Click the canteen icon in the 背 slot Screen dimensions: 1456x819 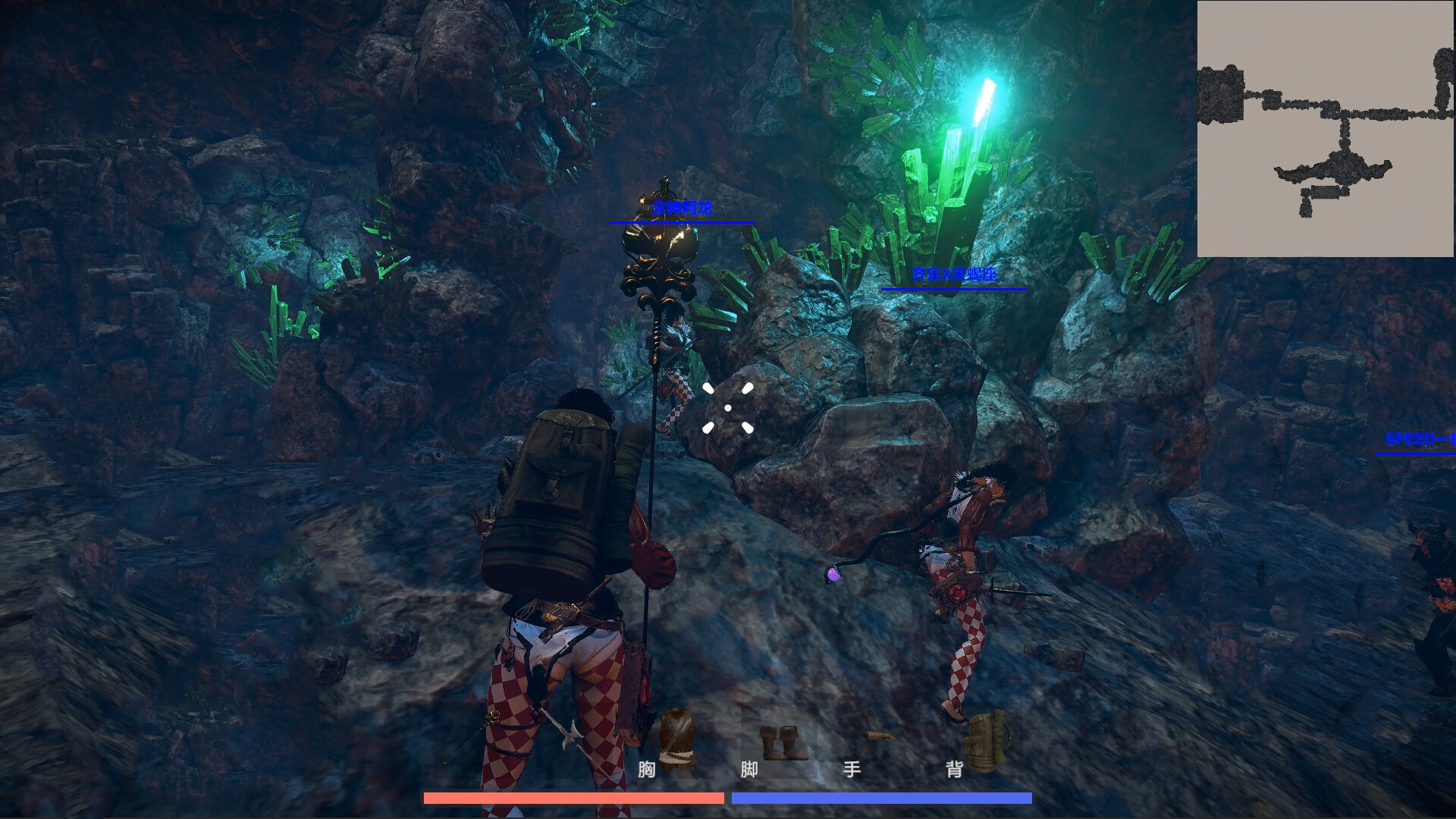tap(988, 743)
